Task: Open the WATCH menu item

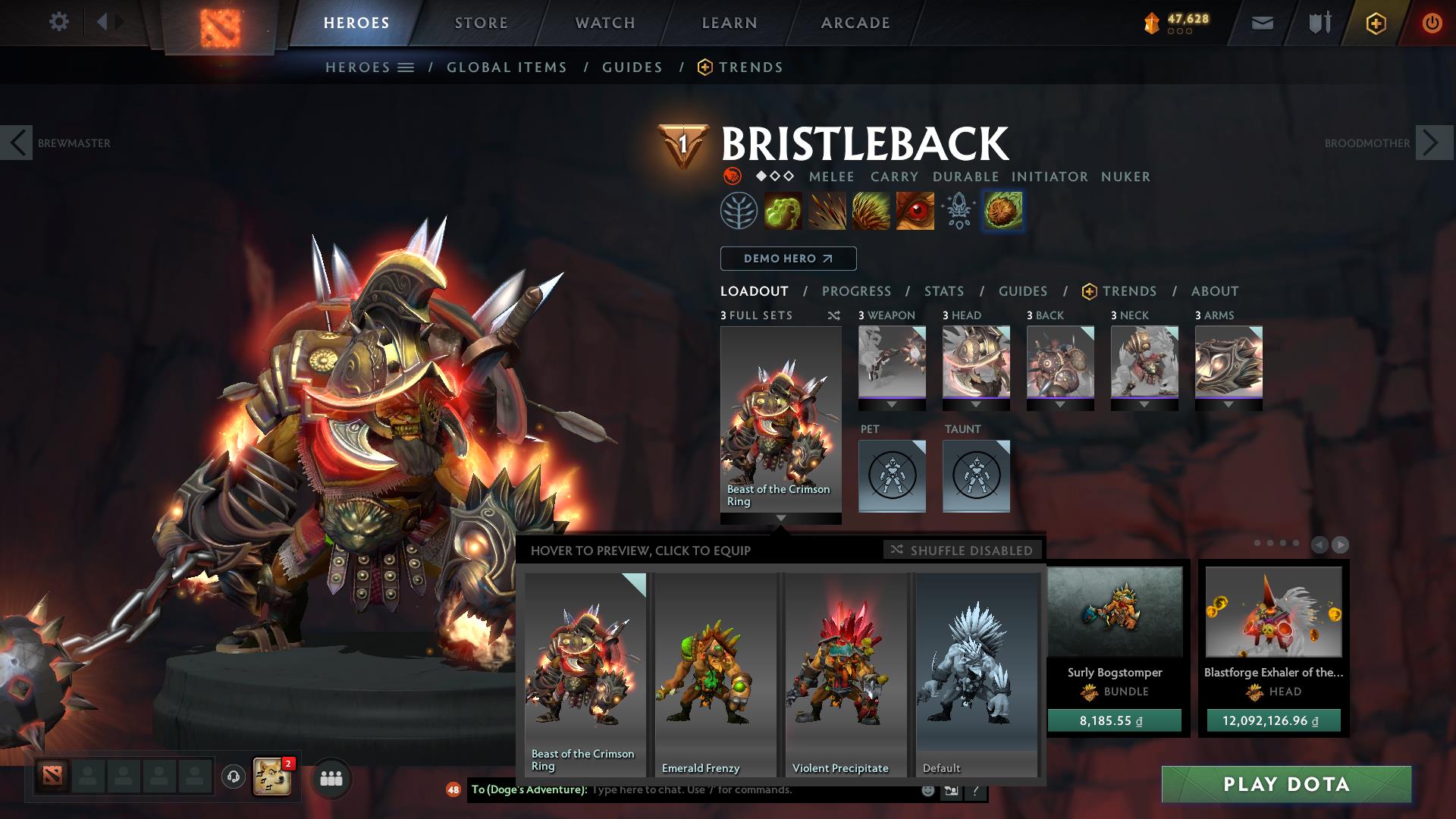Action: (x=603, y=23)
